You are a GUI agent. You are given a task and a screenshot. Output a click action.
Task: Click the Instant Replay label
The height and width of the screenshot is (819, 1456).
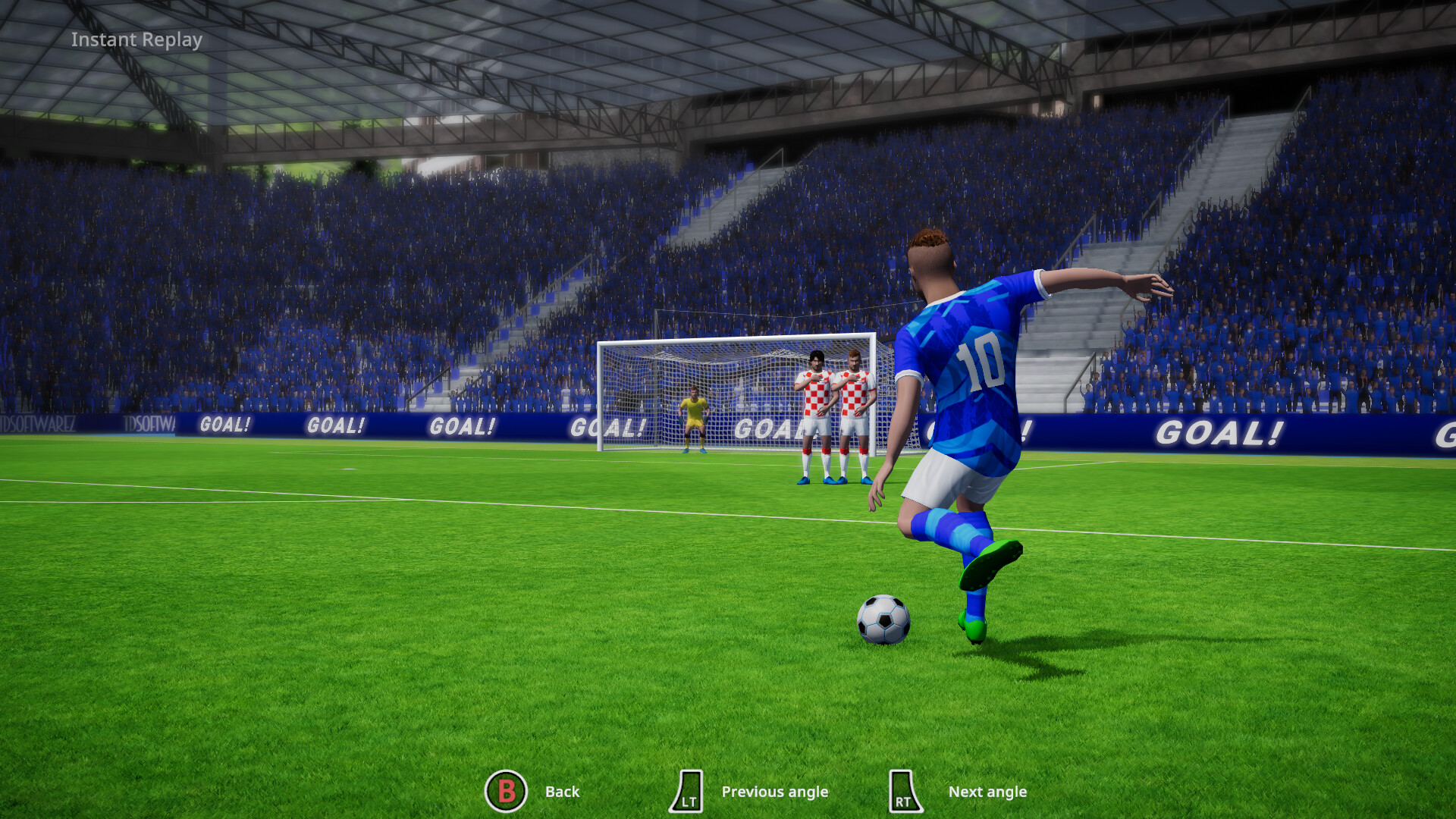click(136, 39)
